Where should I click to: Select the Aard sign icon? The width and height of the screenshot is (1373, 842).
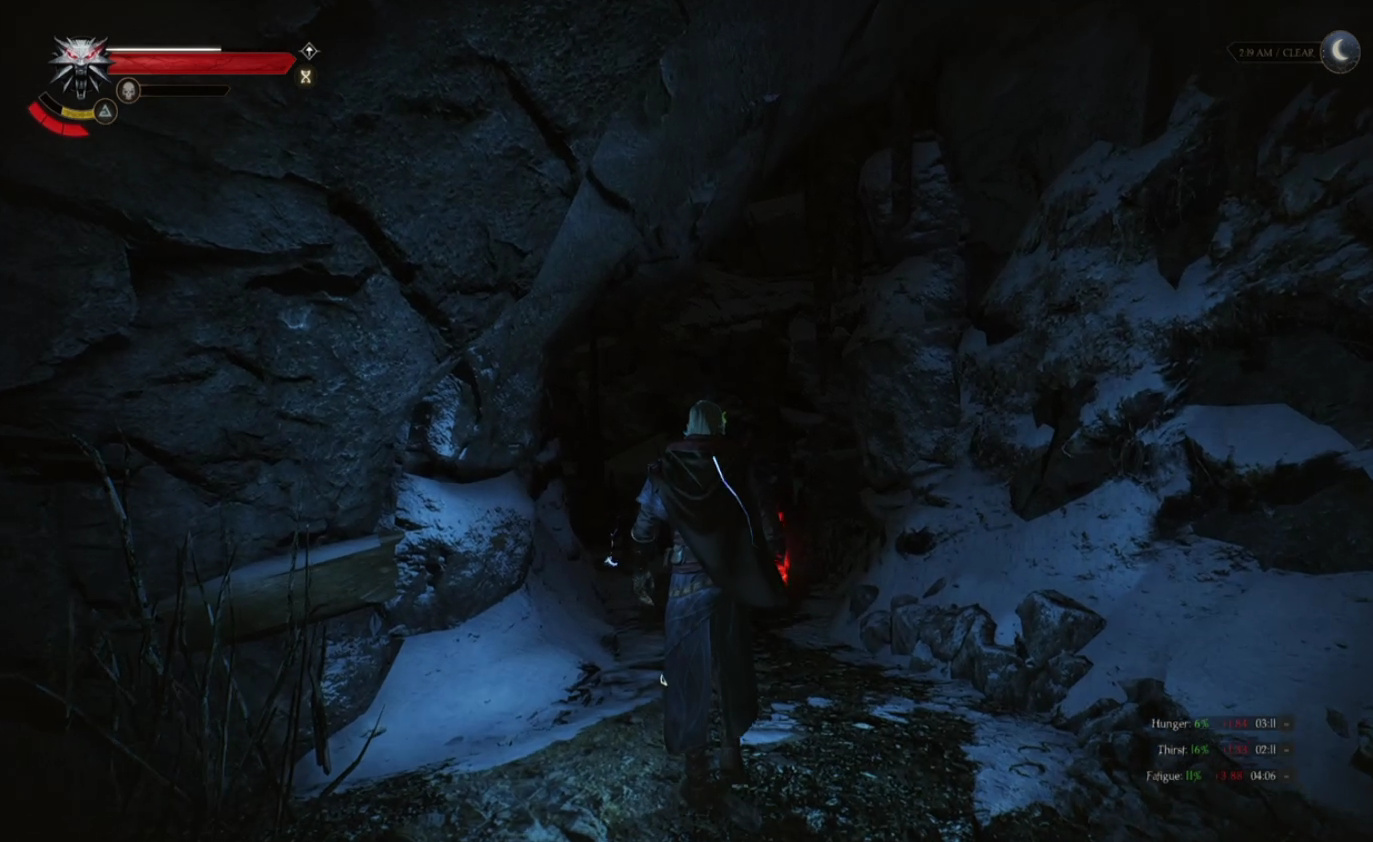(x=105, y=111)
